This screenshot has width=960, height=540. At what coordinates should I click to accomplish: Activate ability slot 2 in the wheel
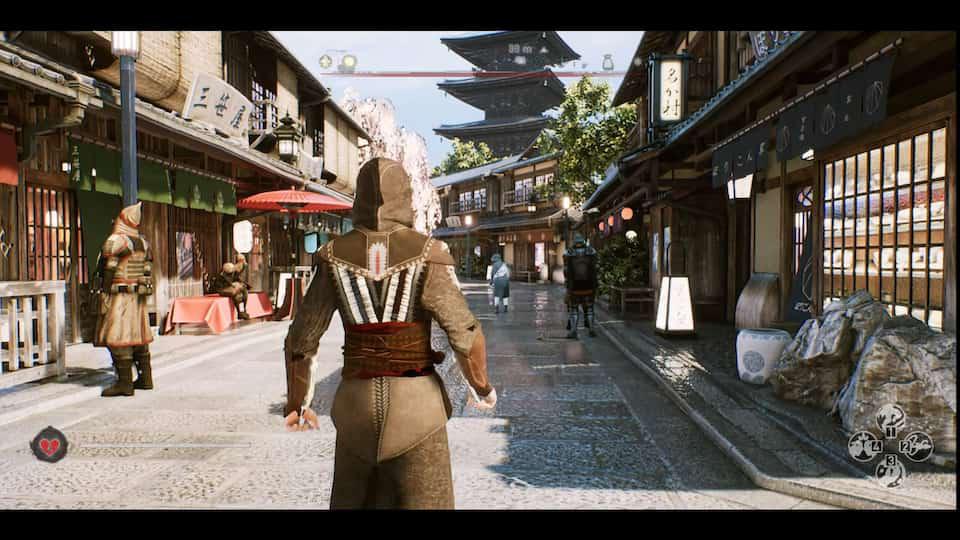pyautogui.click(x=916, y=446)
